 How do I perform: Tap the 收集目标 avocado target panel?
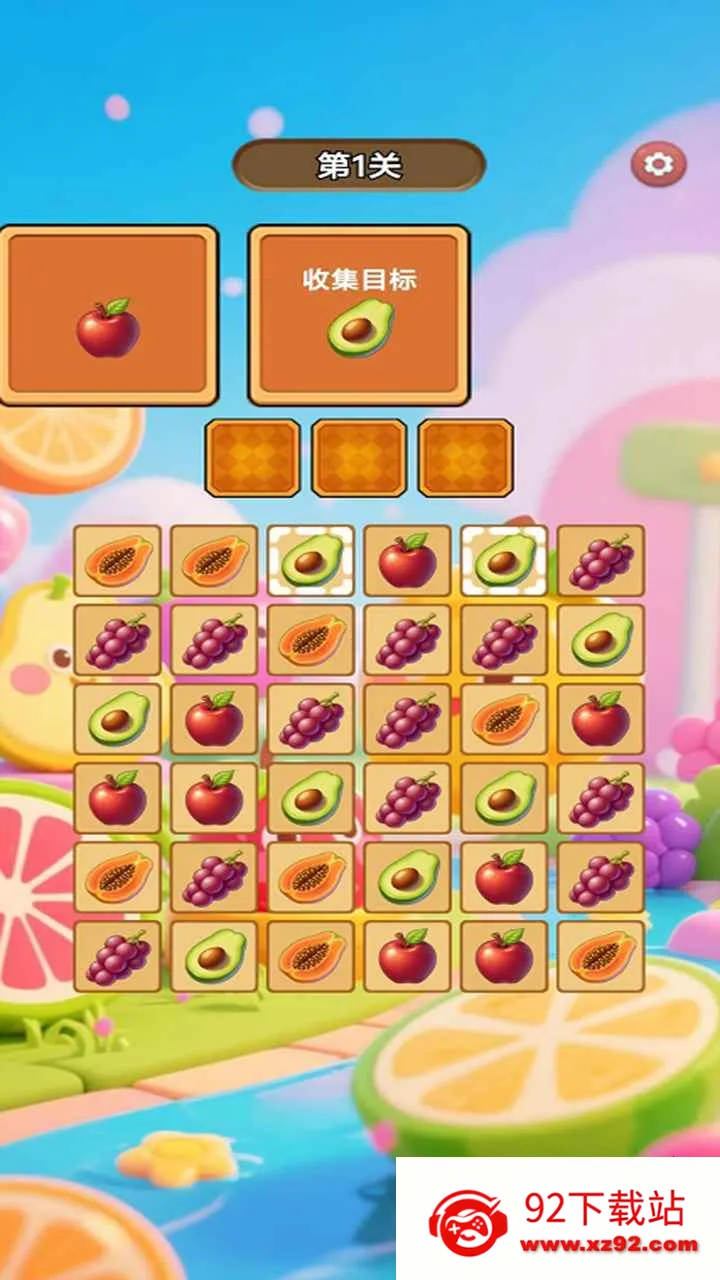359,315
